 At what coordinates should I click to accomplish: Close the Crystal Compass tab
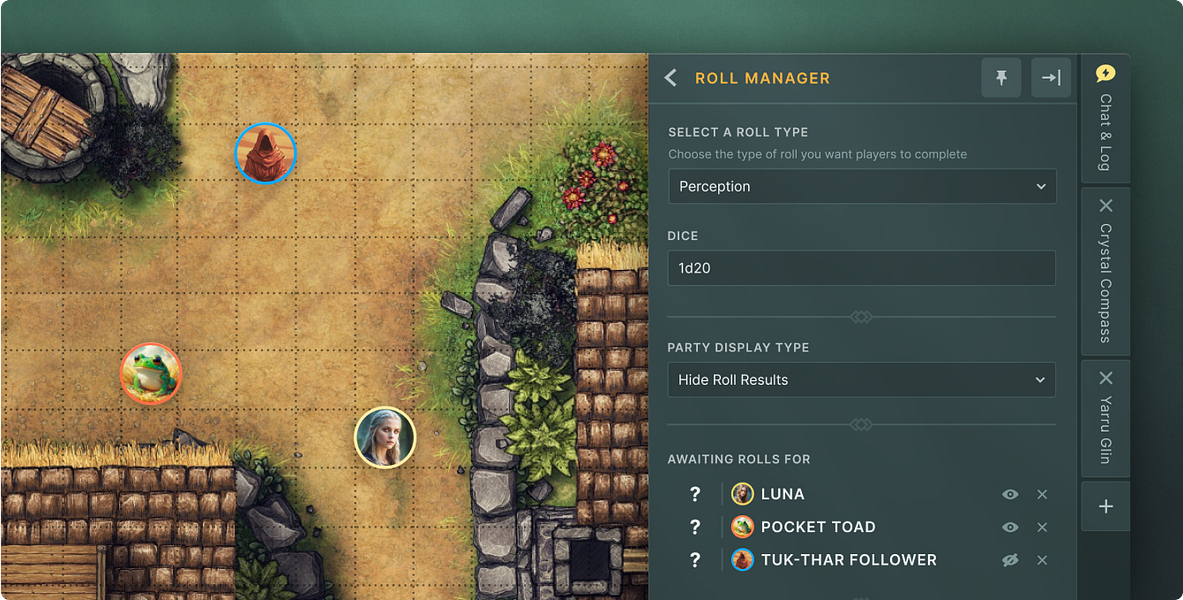tap(1106, 205)
